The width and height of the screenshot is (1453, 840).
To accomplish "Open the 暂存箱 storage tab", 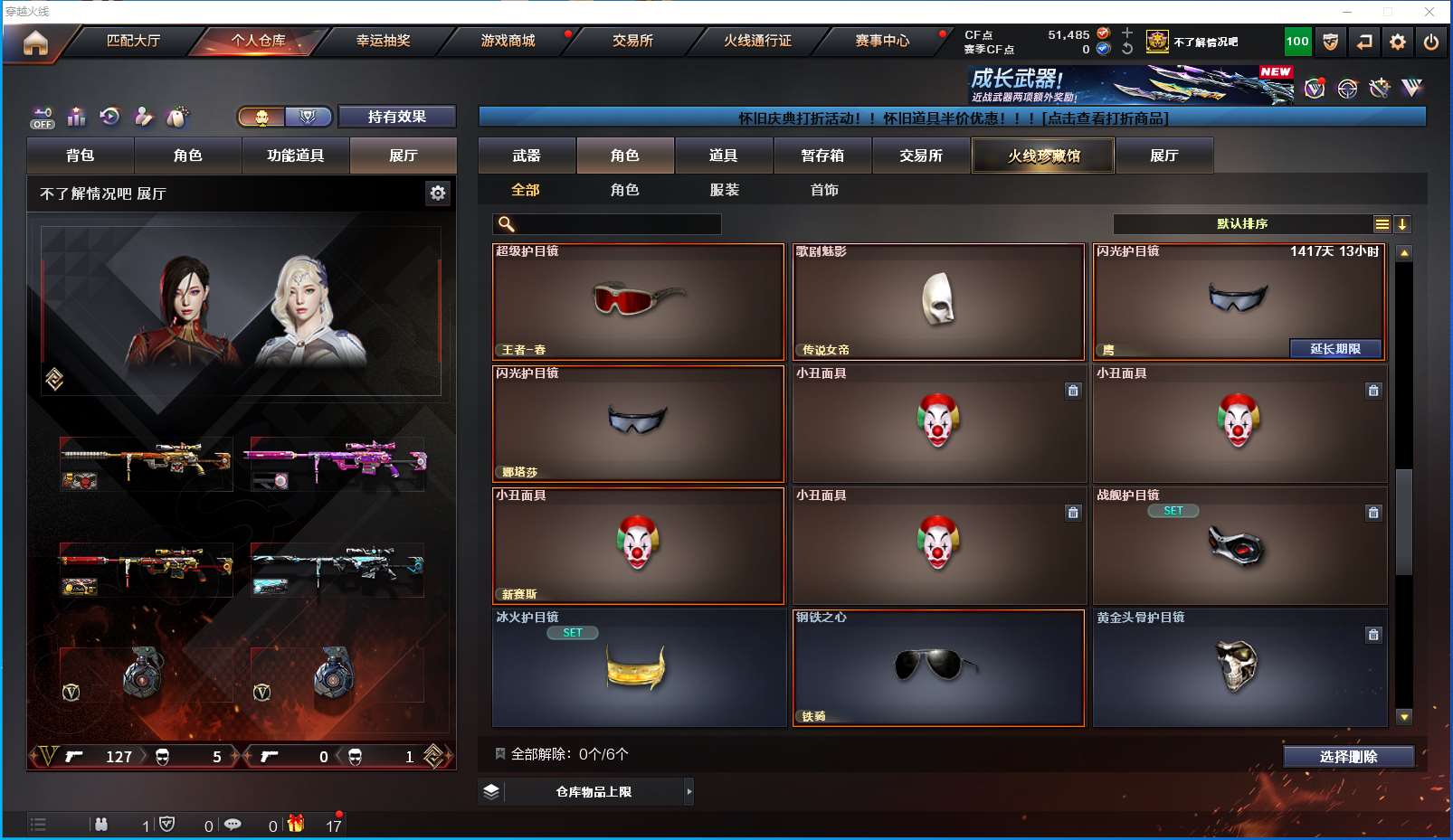I will pyautogui.click(x=822, y=156).
